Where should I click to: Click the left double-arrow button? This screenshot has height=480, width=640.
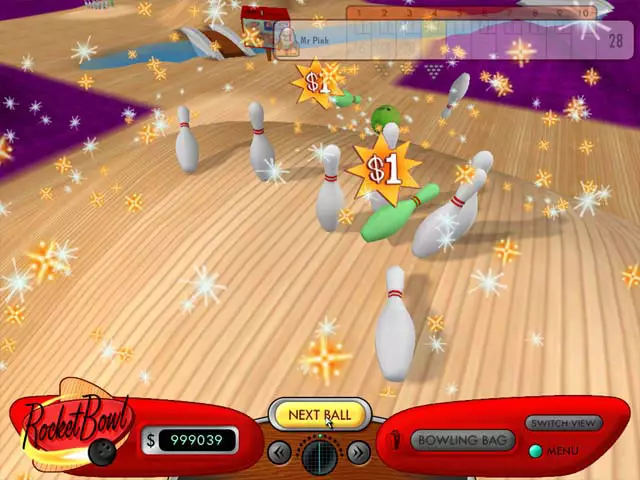pyautogui.click(x=280, y=453)
